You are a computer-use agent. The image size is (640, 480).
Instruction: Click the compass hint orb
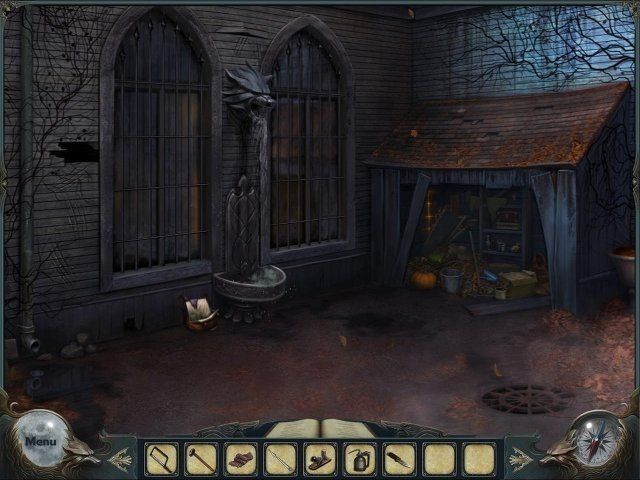598,438
